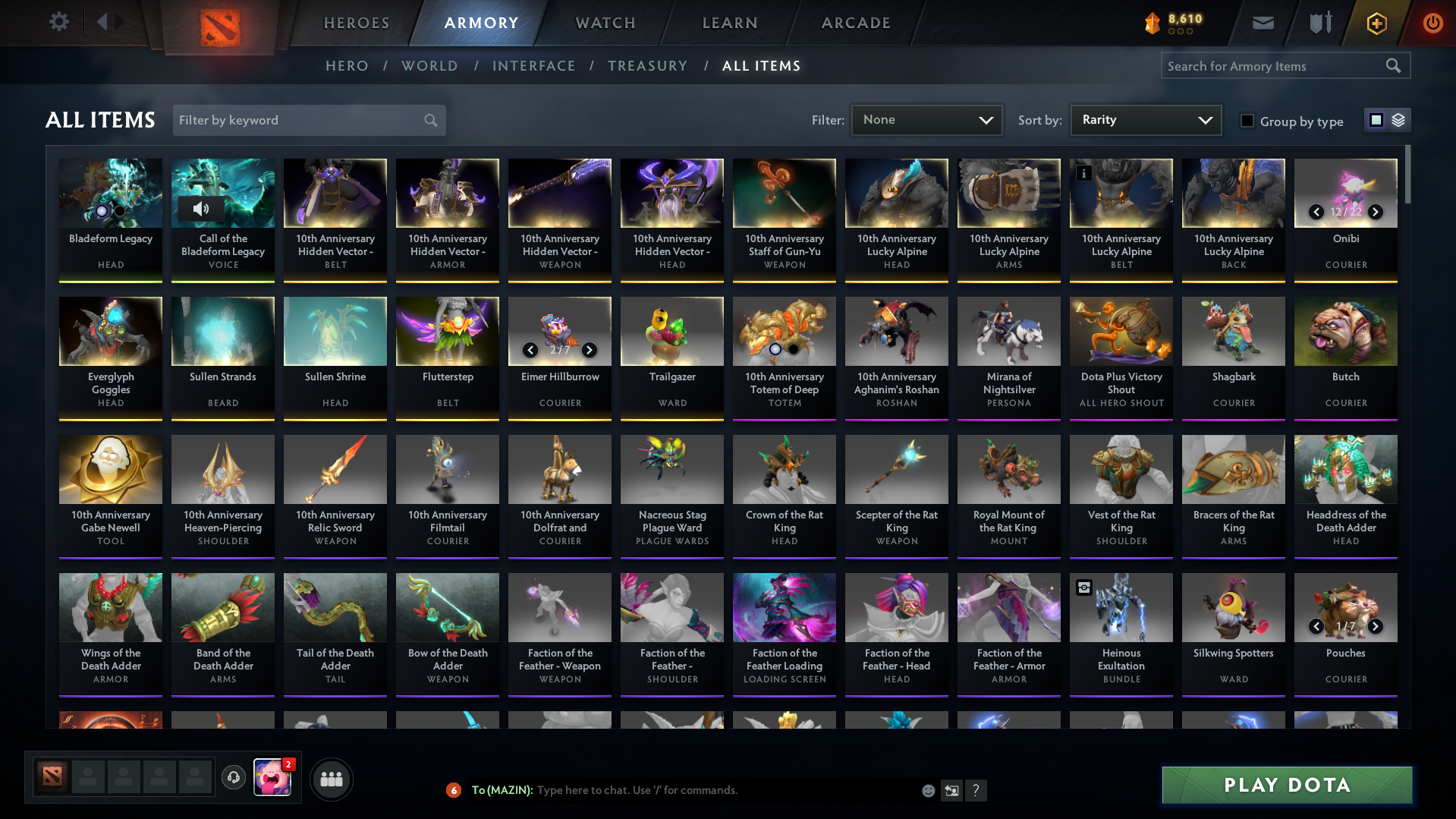The image size is (1456, 819).
Task: Click the emoji icon in chat bar
Action: pyautogui.click(x=927, y=790)
